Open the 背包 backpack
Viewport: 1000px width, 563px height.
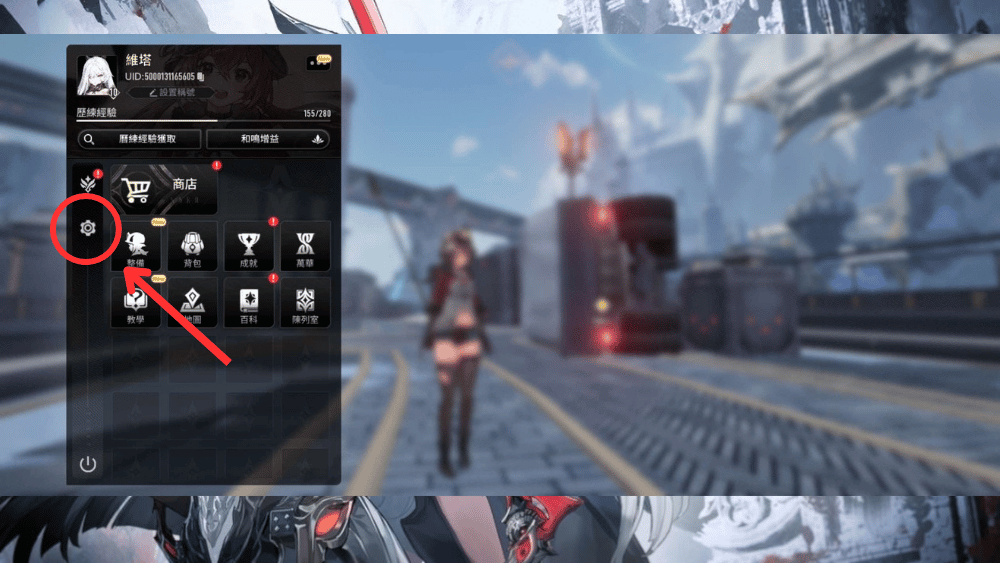[x=193, y=246]
